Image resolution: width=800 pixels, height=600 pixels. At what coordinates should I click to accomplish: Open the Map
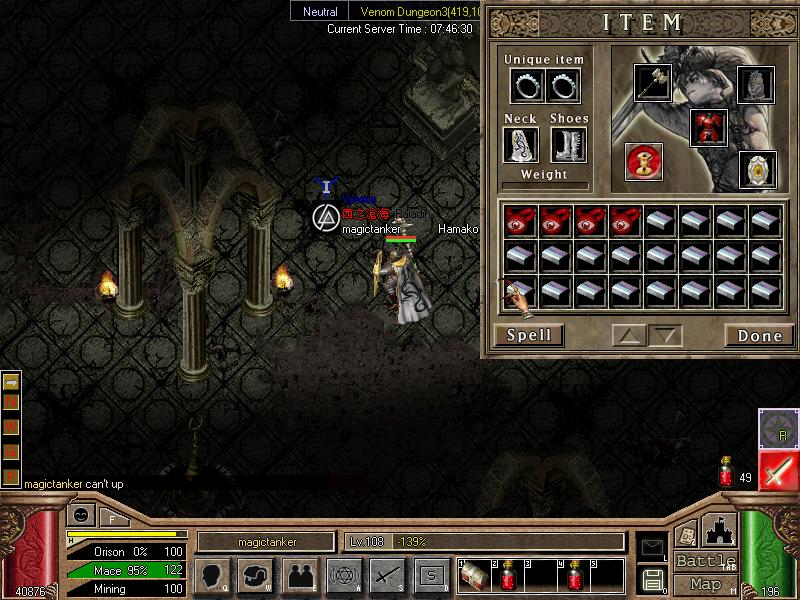[x=706, y=584]
